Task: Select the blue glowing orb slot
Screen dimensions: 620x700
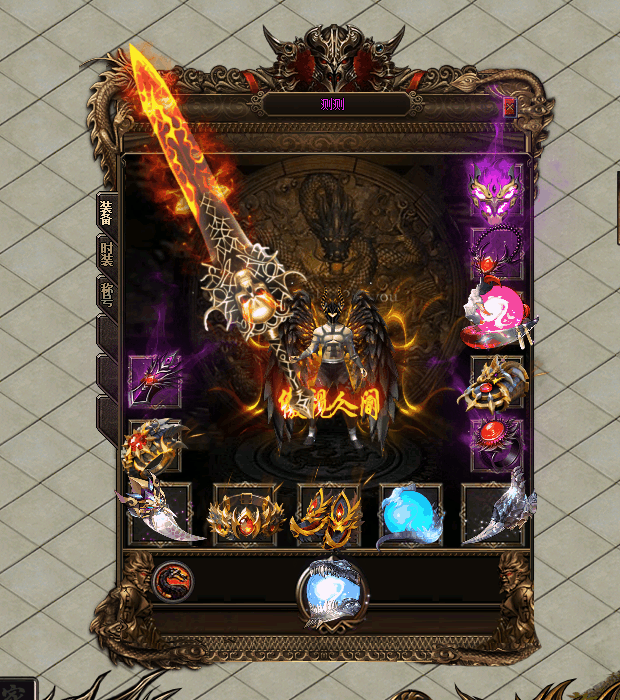Action: click(x=410, y=514)
